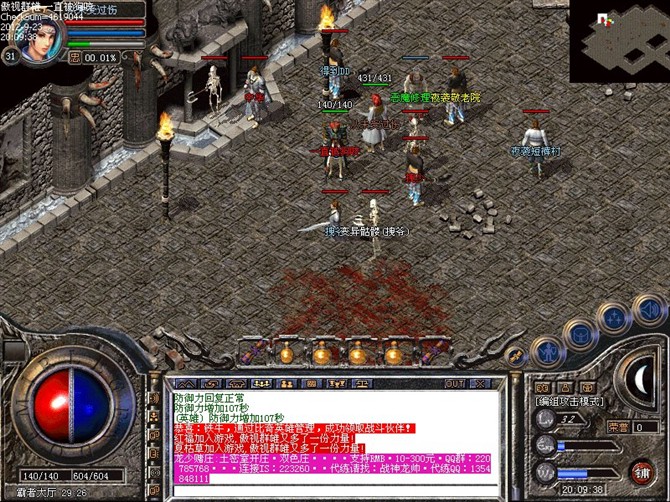Image resolution: width=670 pixels, height=502 pixels.
Task: Click the loyalty badge beside the portrait
Action: 73,57
